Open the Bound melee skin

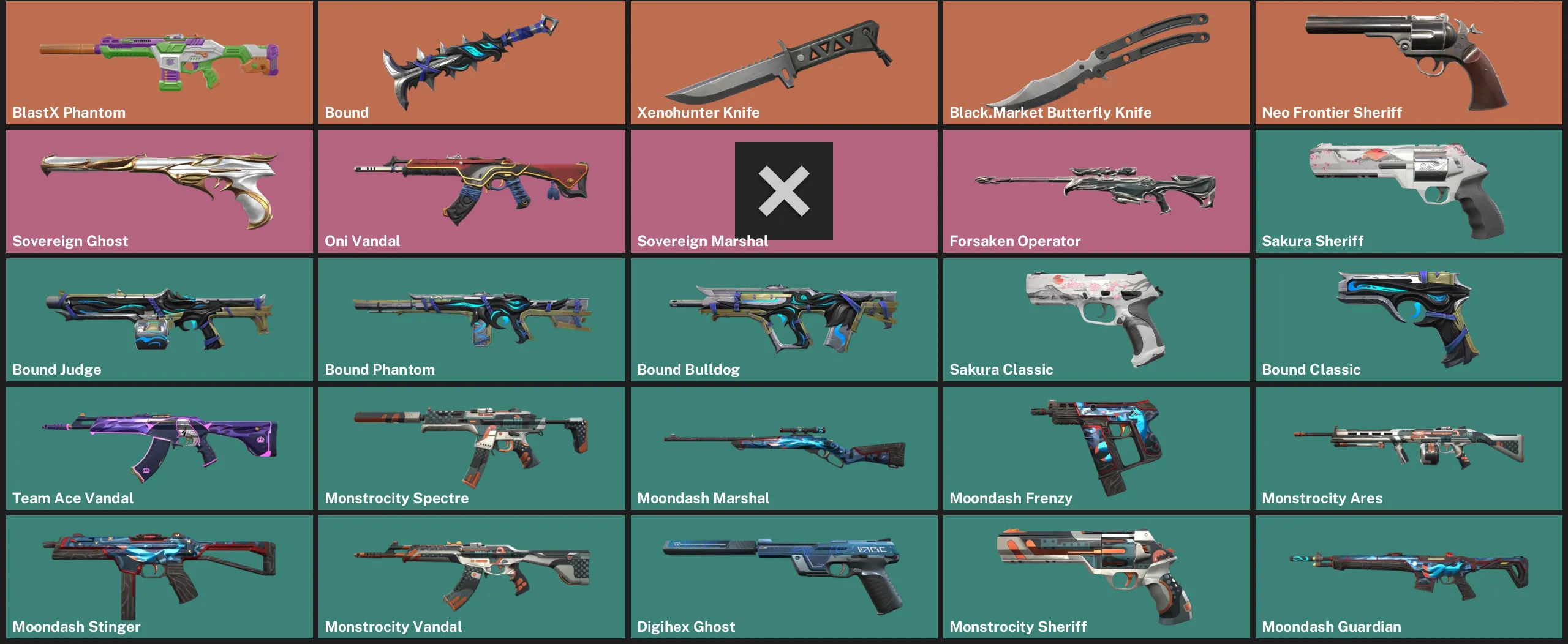point(472,61)
